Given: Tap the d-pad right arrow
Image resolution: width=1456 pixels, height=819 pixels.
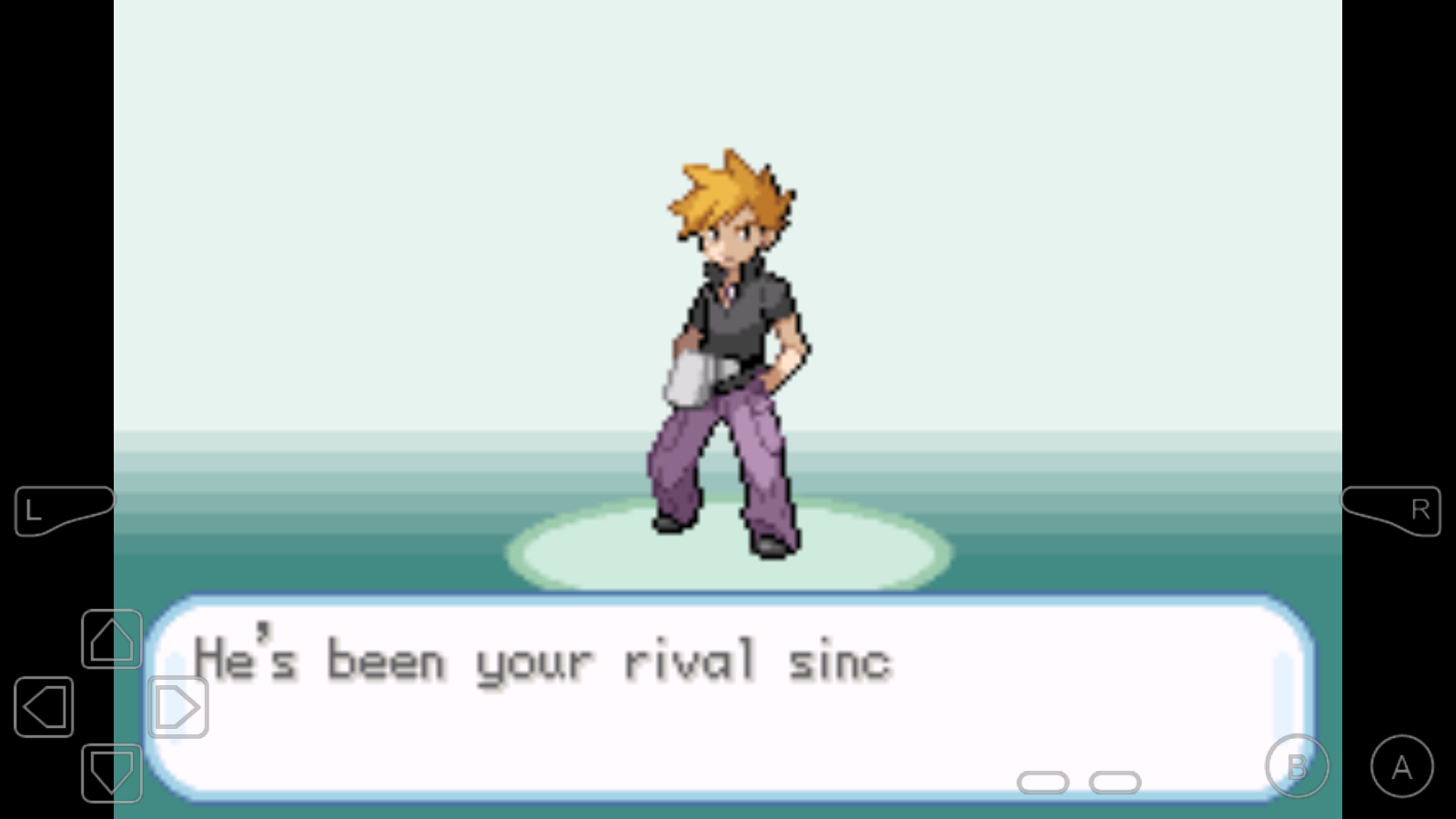Looking at the screenshot, I should [177, 706].
